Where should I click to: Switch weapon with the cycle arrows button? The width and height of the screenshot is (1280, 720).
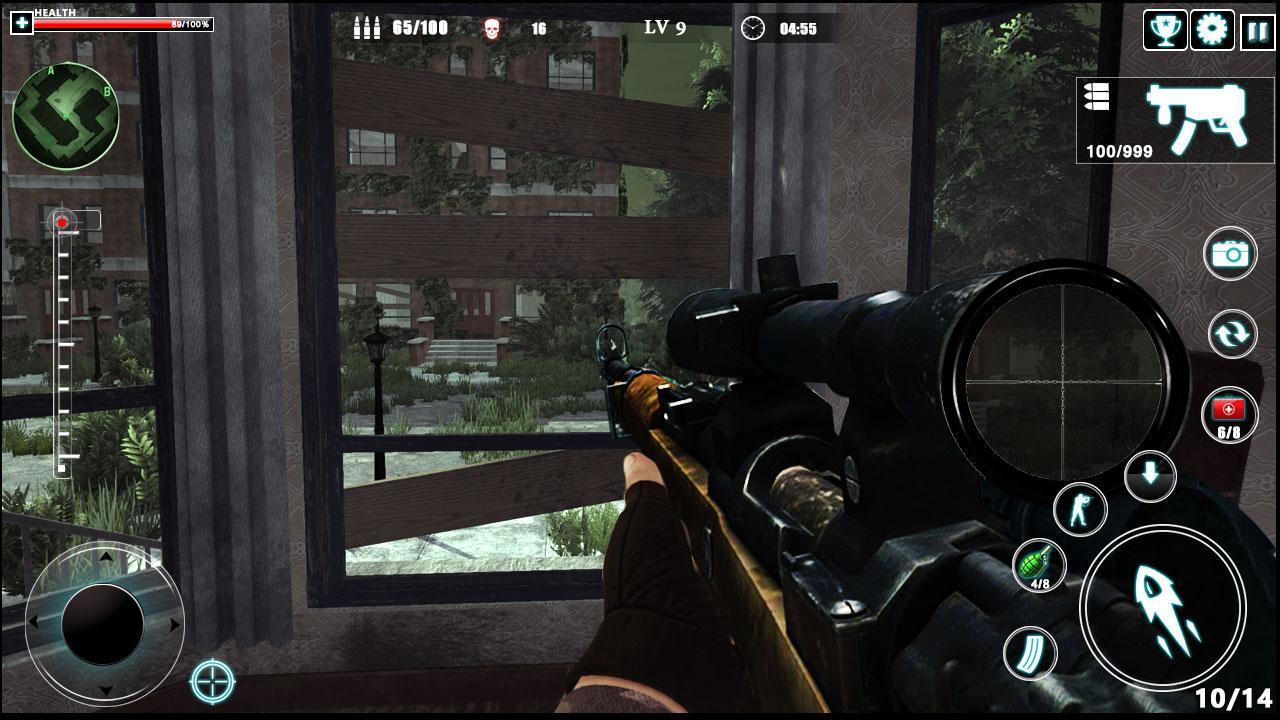[1231, 334]
